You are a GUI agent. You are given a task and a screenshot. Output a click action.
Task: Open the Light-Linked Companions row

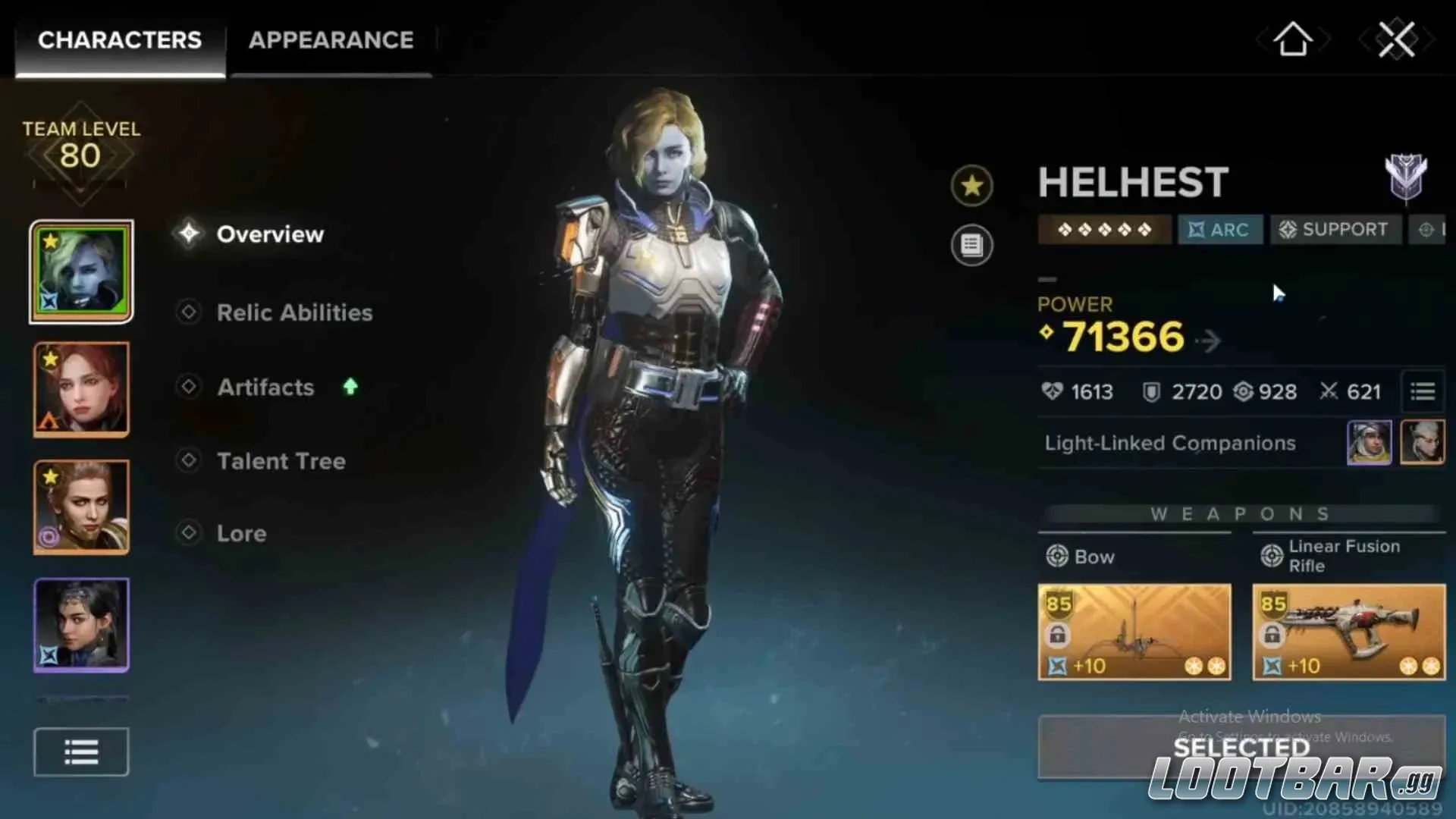[x=1170, y=443]
